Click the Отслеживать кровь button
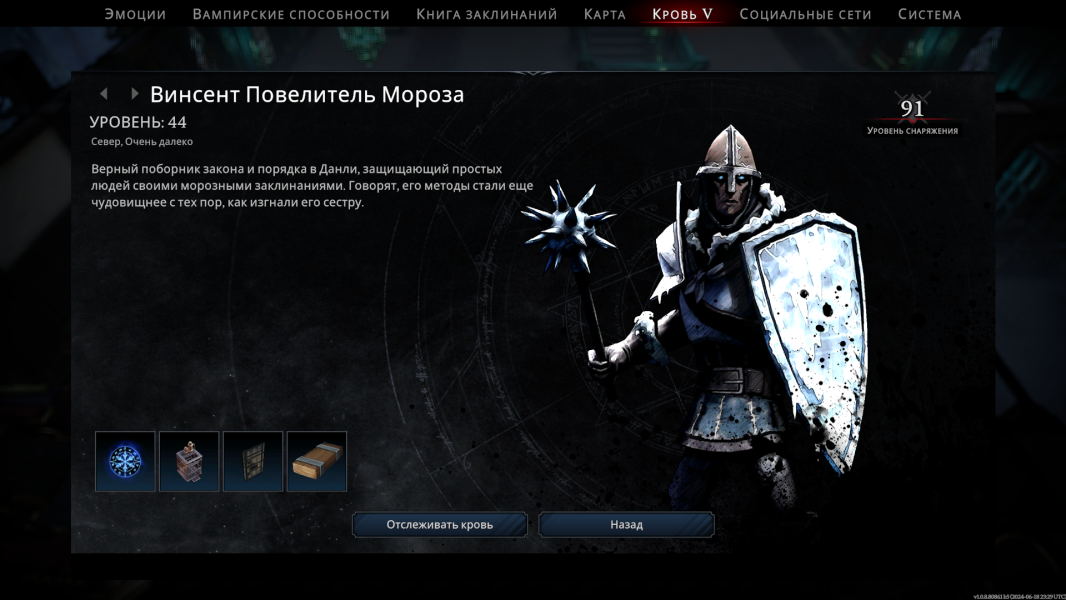1066x600 pixels. (x=439, y=524)
